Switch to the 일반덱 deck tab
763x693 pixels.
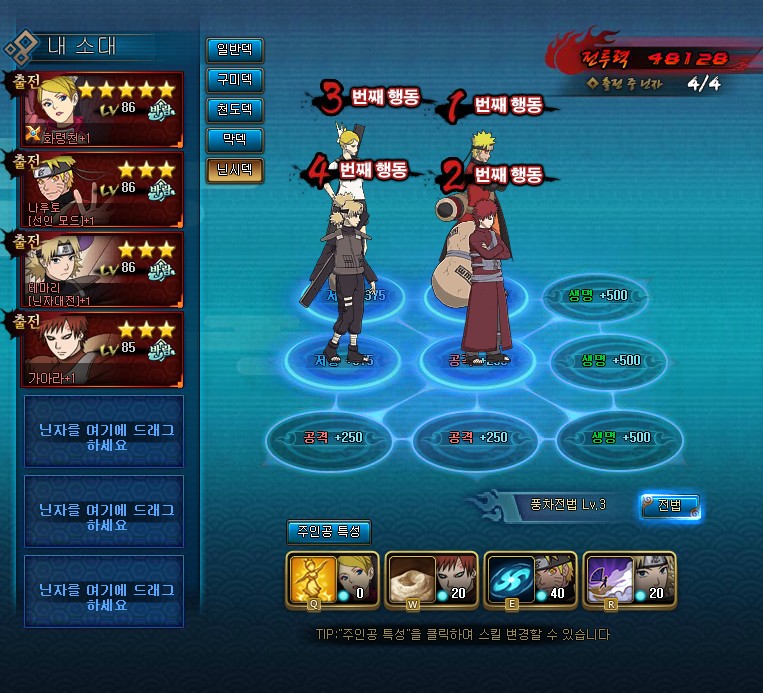click(234, 49)
